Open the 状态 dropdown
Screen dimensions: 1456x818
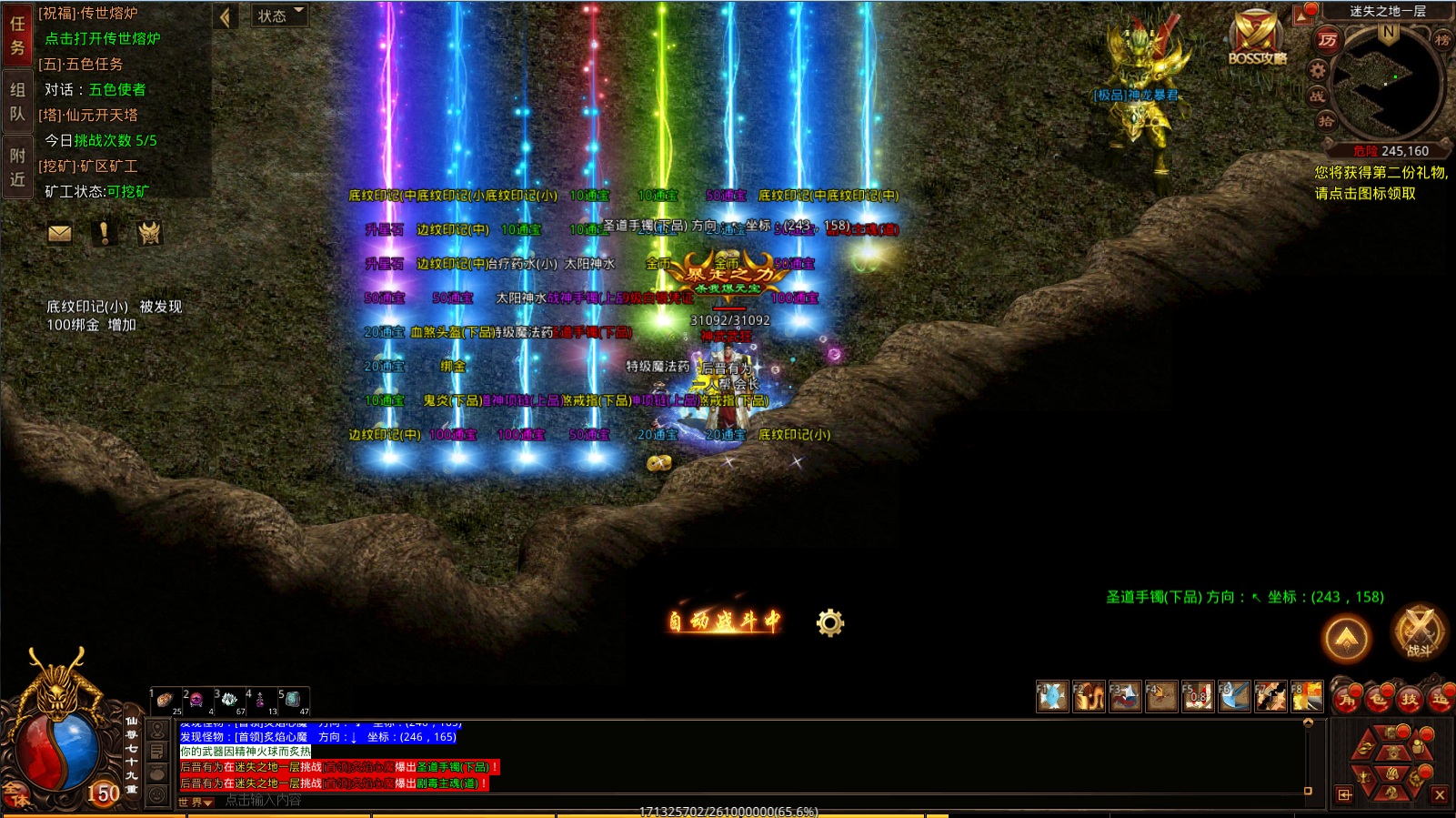click(x=278, y=15)
